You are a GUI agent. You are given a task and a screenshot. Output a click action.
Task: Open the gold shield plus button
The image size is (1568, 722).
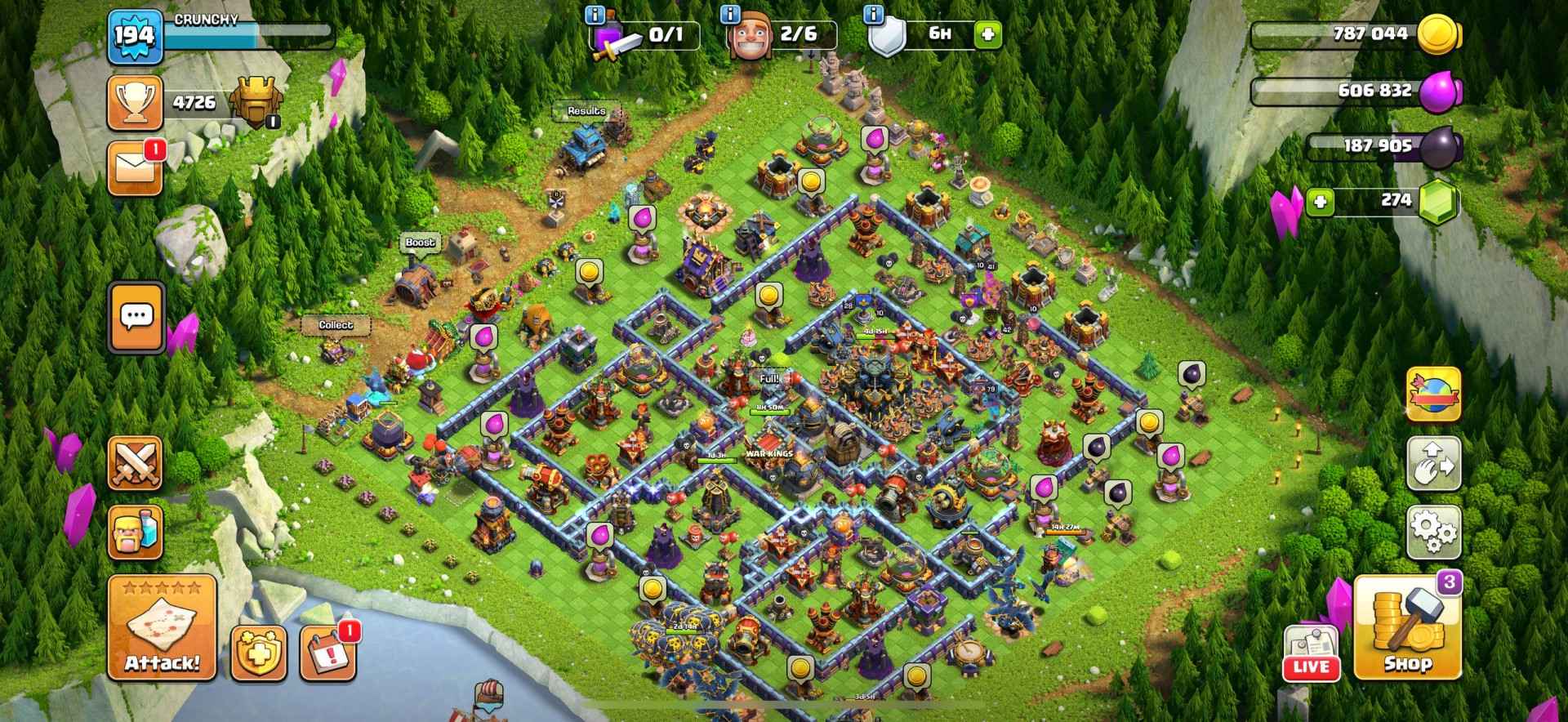point(258,654)
